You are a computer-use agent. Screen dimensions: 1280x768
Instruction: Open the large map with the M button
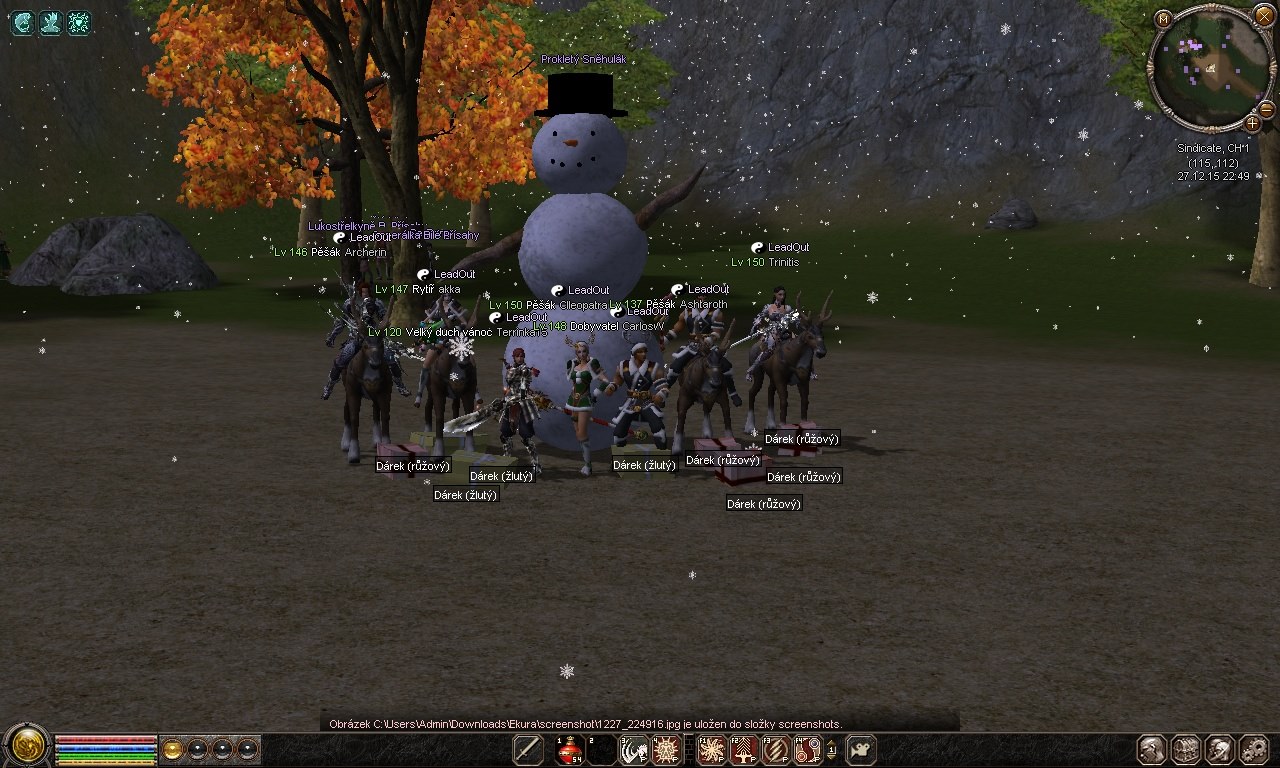(x=1163, y=19)
